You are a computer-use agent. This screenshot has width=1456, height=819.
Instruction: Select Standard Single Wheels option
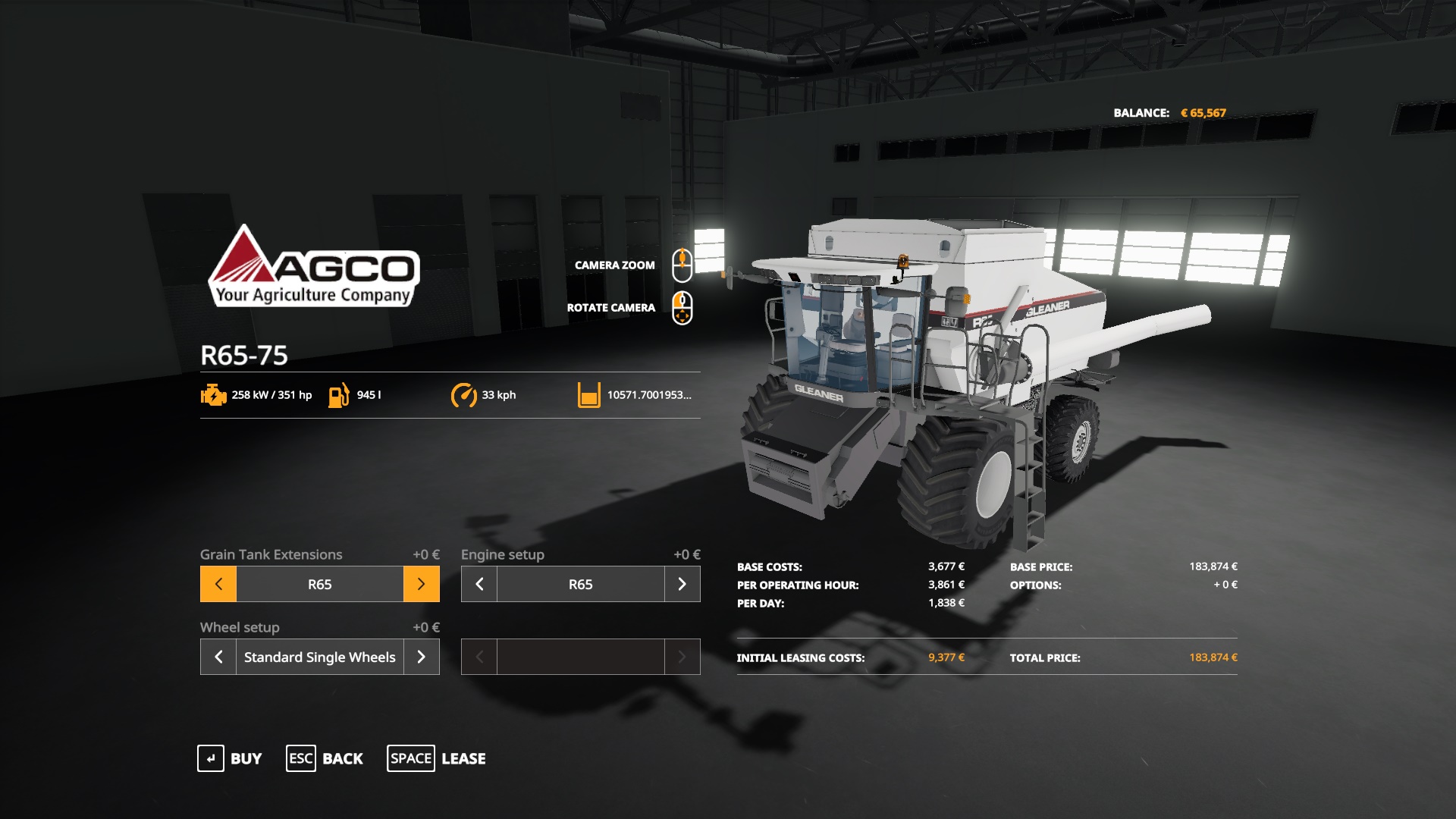pyautogui.click(x=319, y=657)
